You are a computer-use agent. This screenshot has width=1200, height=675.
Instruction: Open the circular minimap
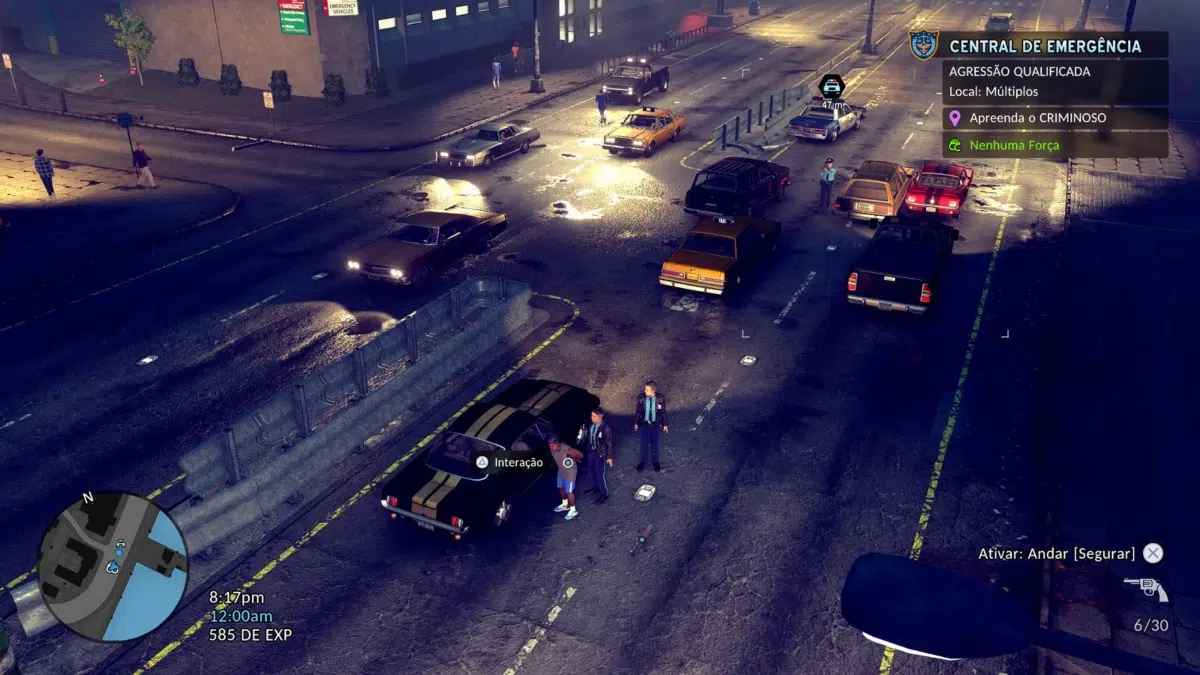112,566
